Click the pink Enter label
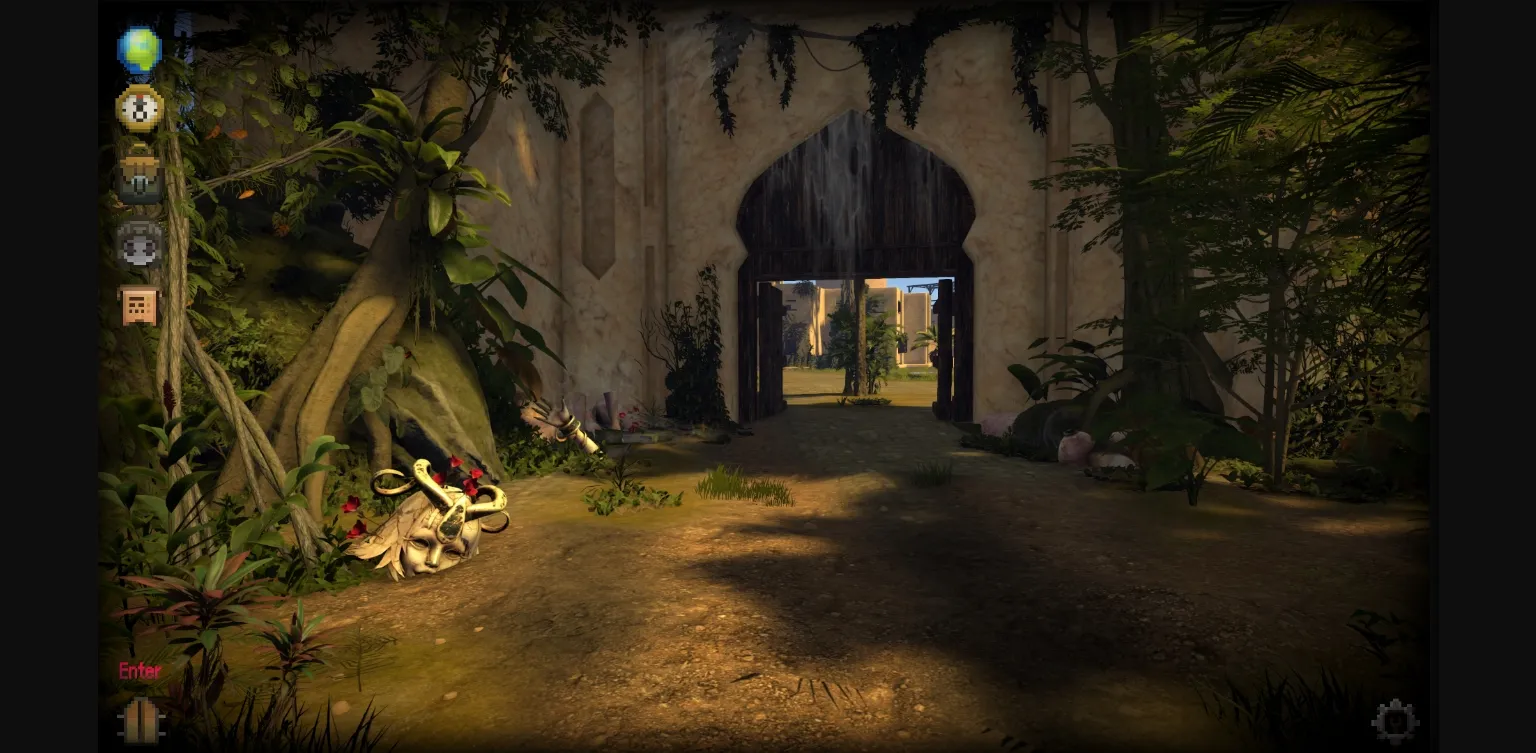This screenshot has width=1536, height=753. click(x=139, y=671)
